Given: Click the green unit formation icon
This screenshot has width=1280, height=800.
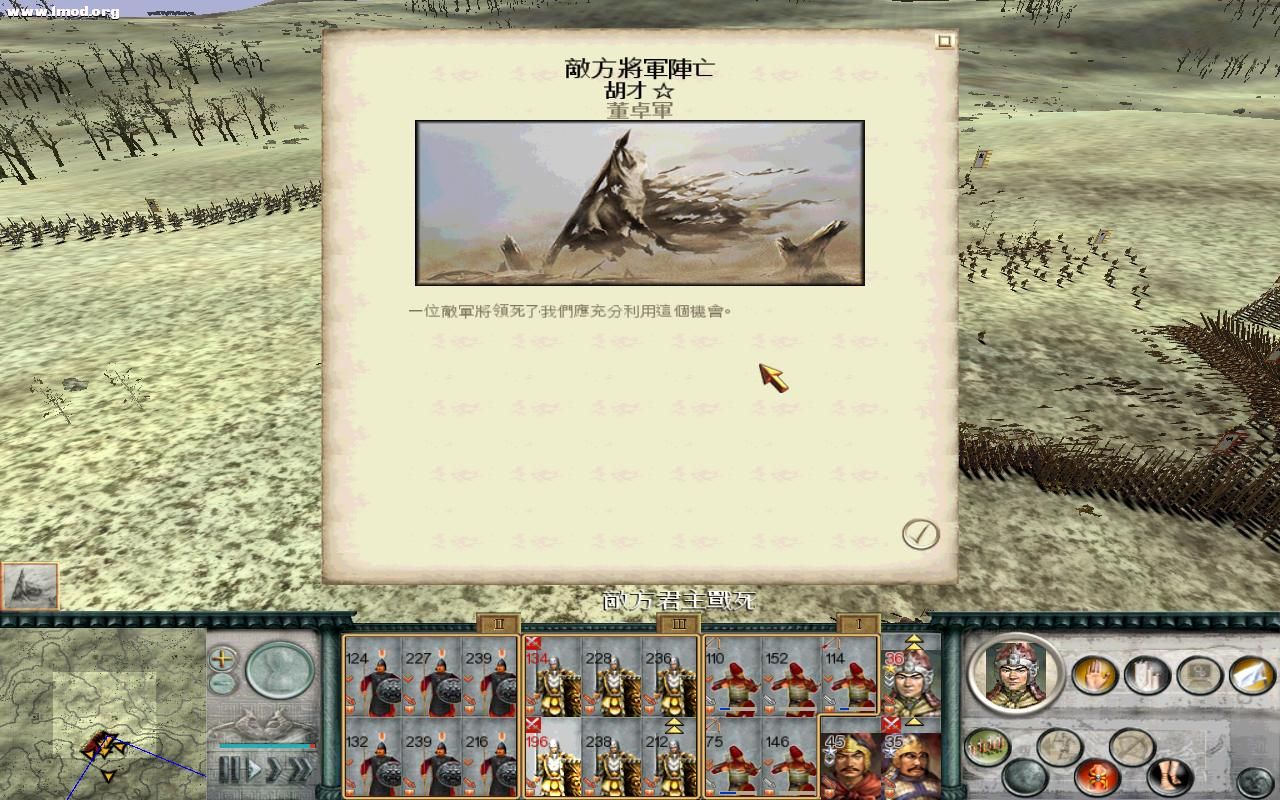Looking at the screenshot, I should (985, 745).
